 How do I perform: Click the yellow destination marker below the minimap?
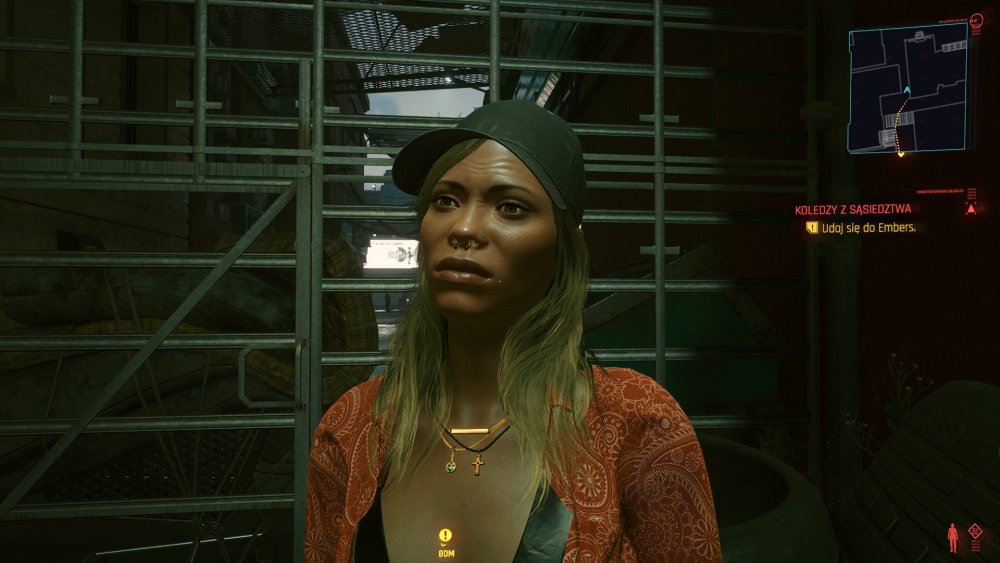(900, 153)
